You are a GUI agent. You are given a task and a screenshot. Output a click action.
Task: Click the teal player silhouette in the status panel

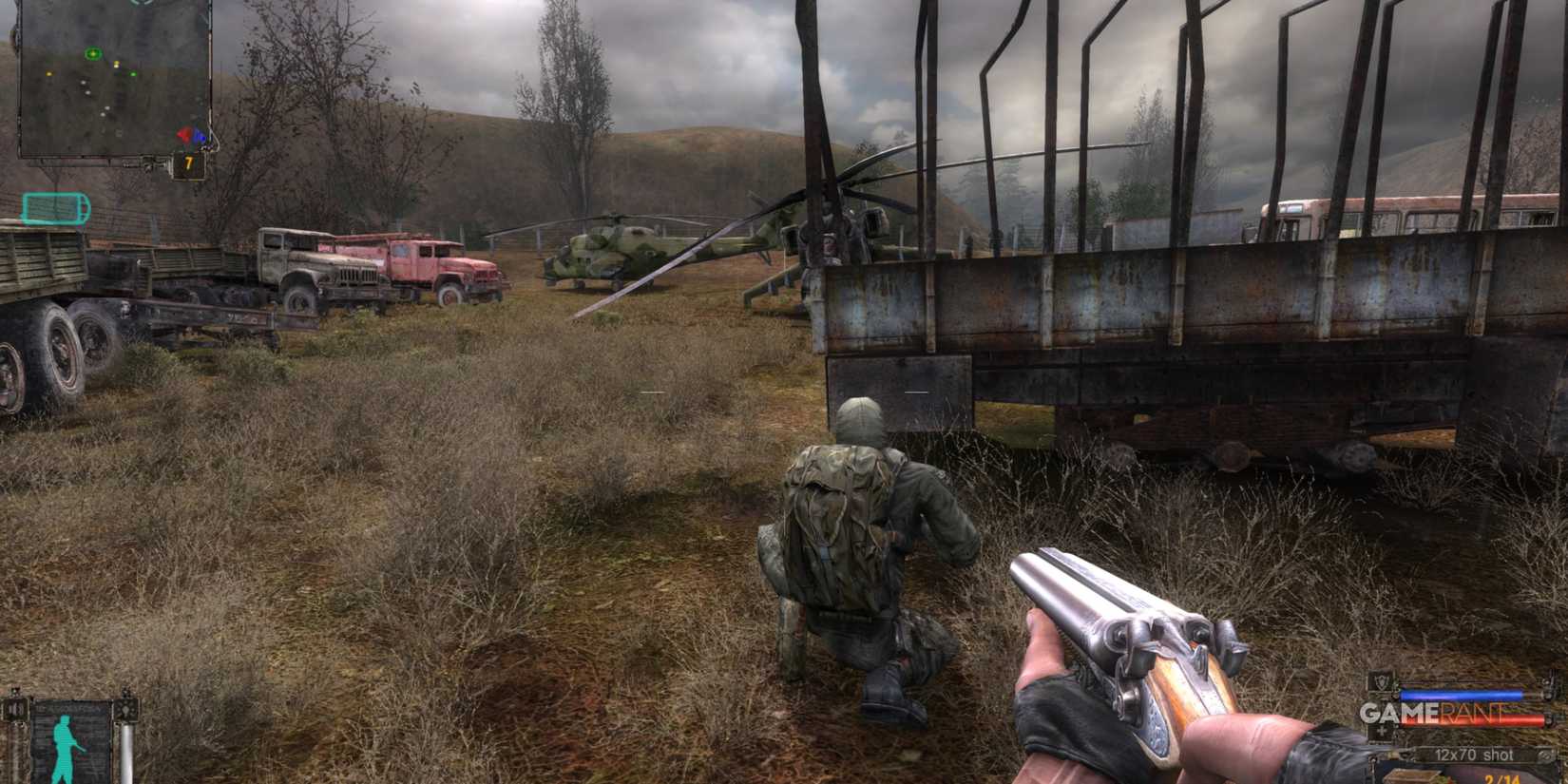[x=64, y=744]
